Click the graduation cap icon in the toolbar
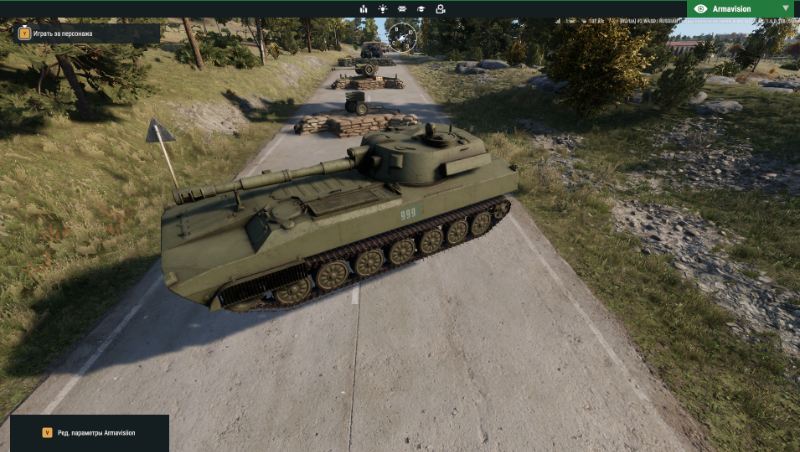This screenshot has height=452, width=800. (421, 9)
